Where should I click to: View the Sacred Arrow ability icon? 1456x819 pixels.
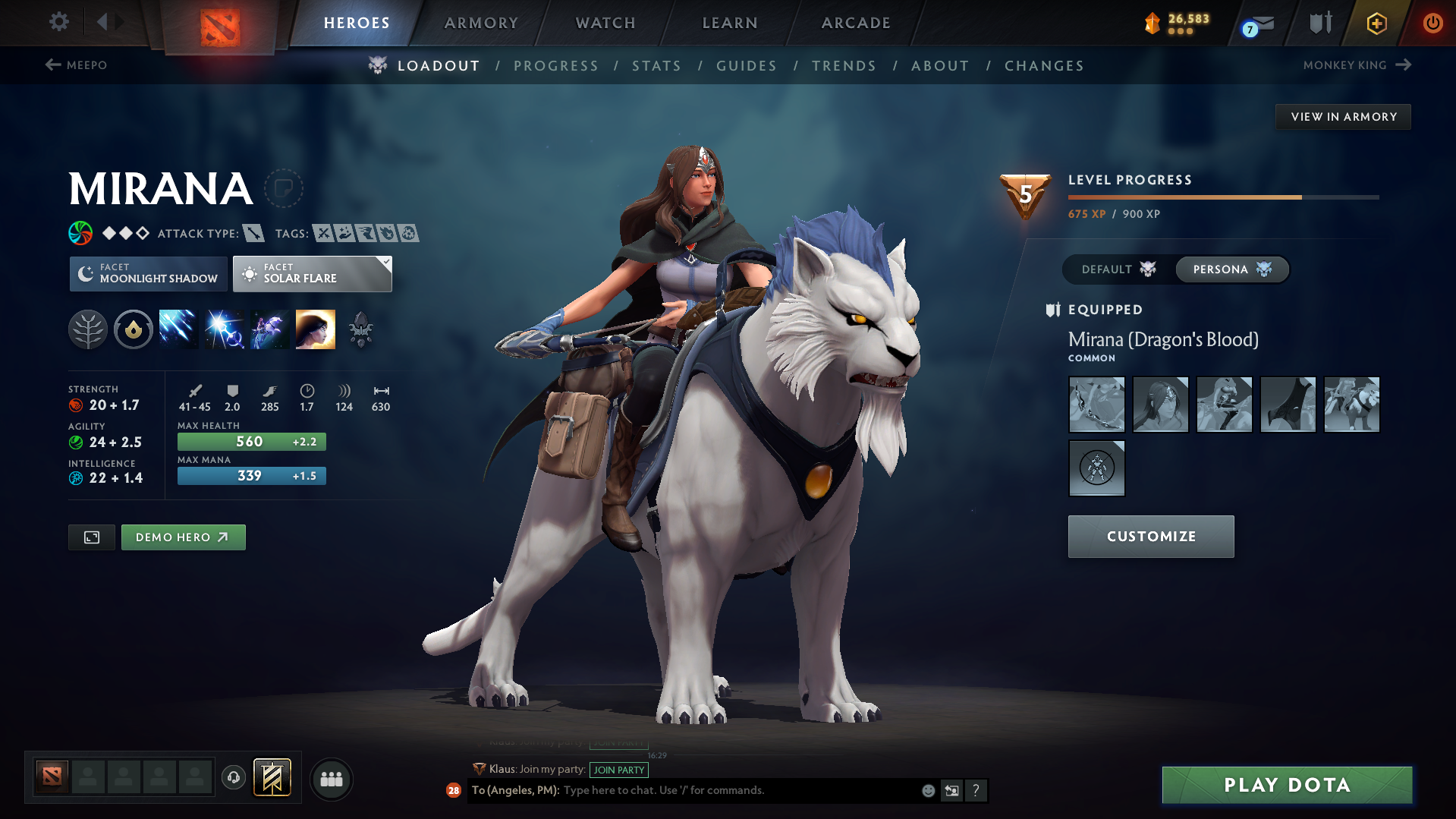click(224, 329)
